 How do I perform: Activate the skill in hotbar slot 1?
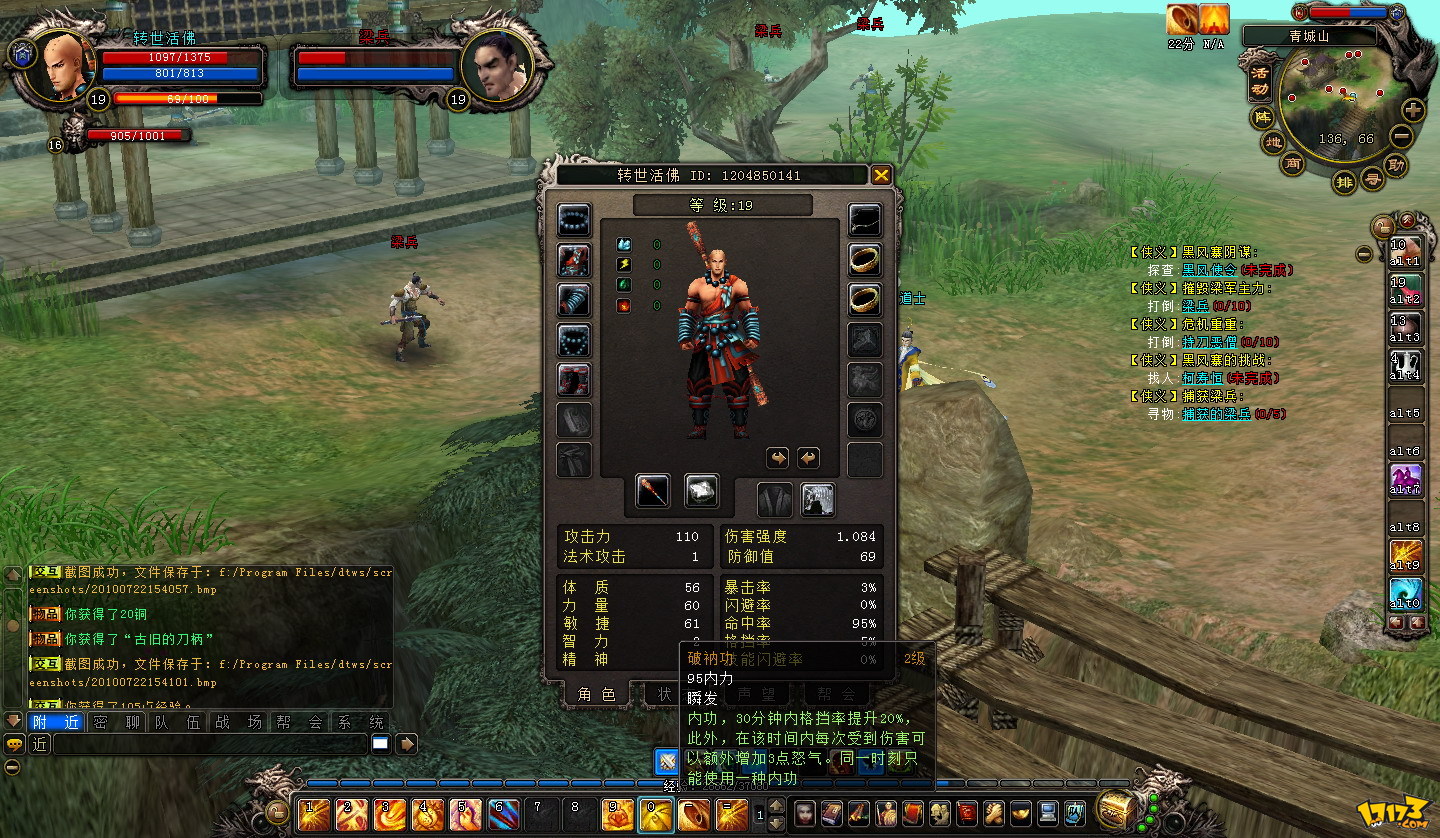313,814
